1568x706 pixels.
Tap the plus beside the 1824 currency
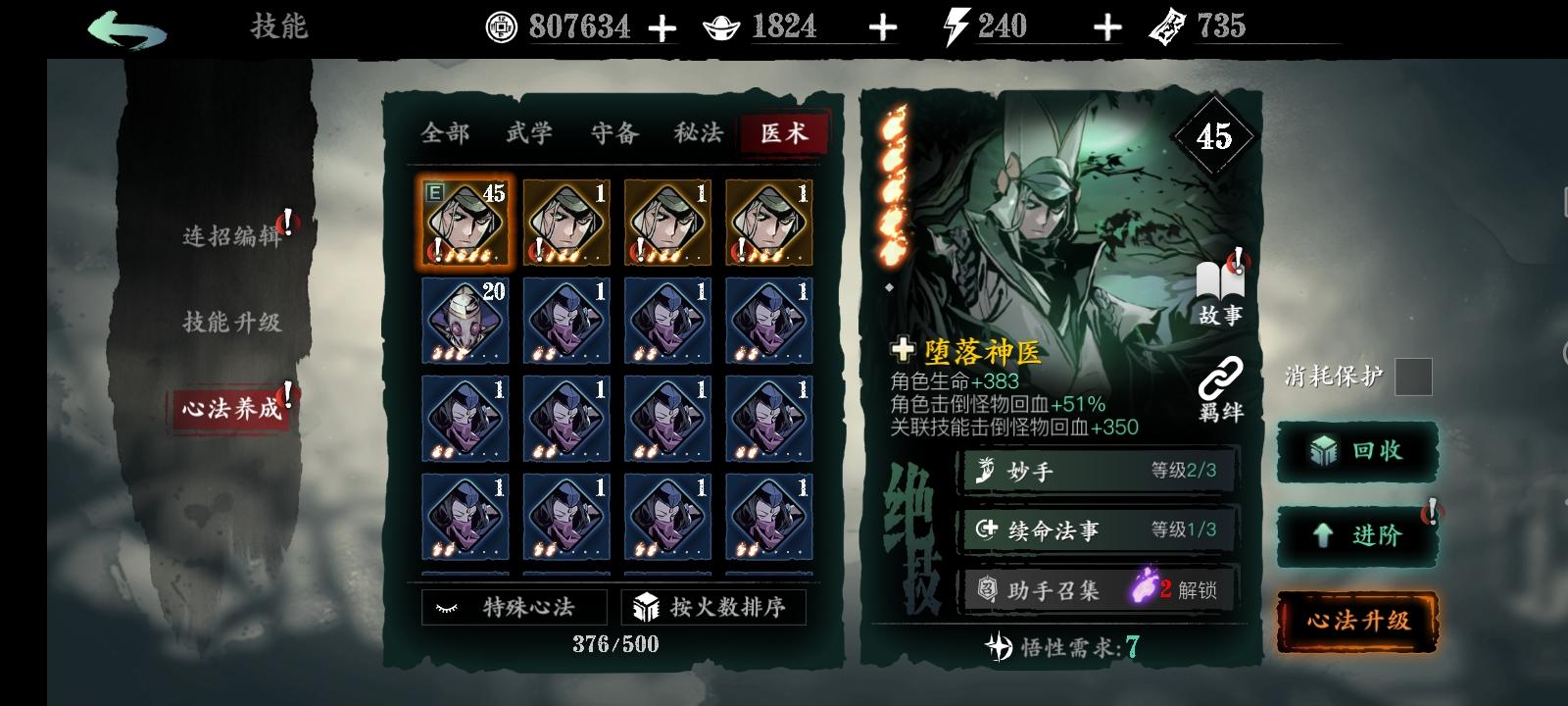[x=884, y=27]
